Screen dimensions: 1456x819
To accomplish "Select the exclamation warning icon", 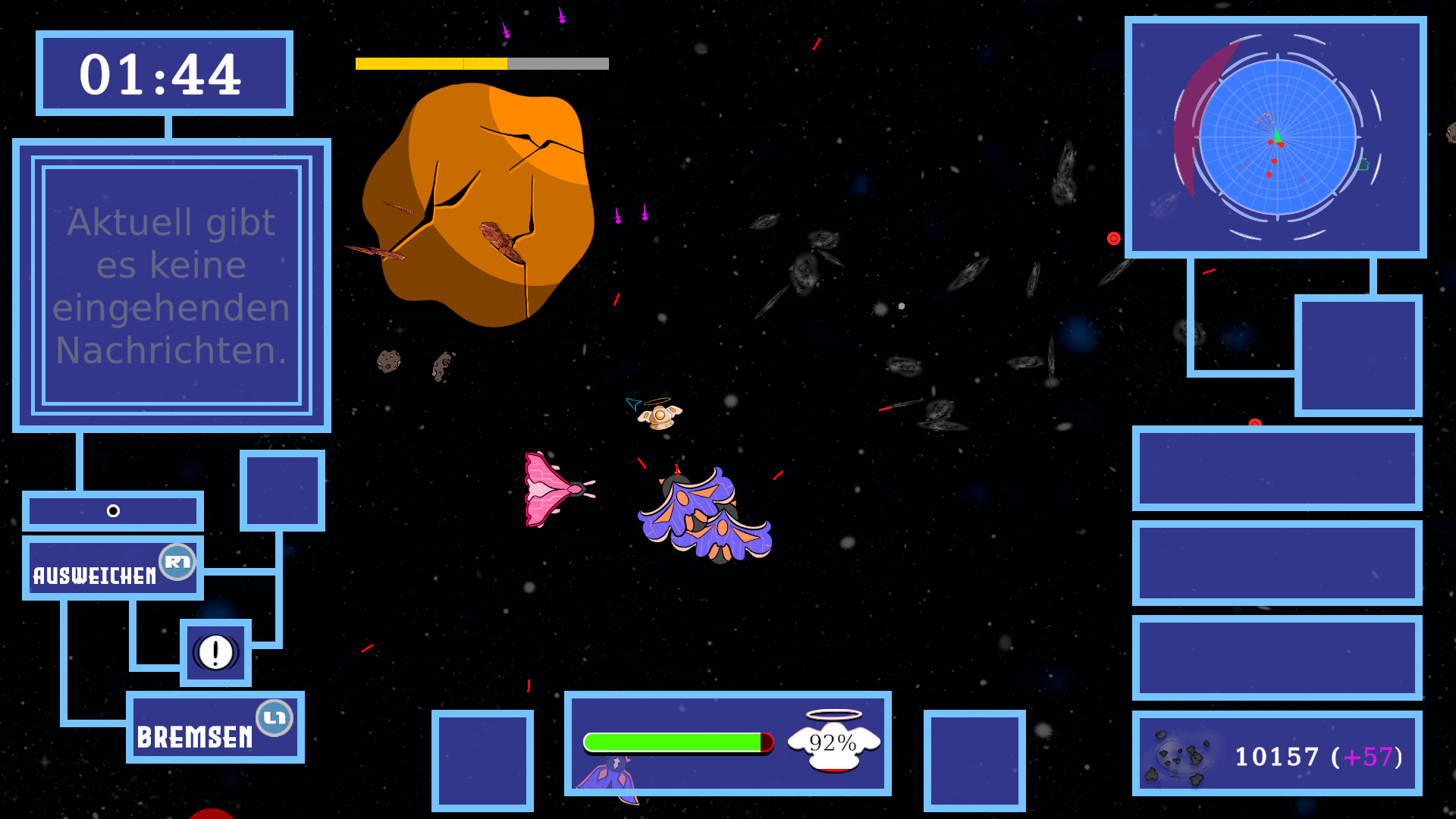I will pos(215,653).
